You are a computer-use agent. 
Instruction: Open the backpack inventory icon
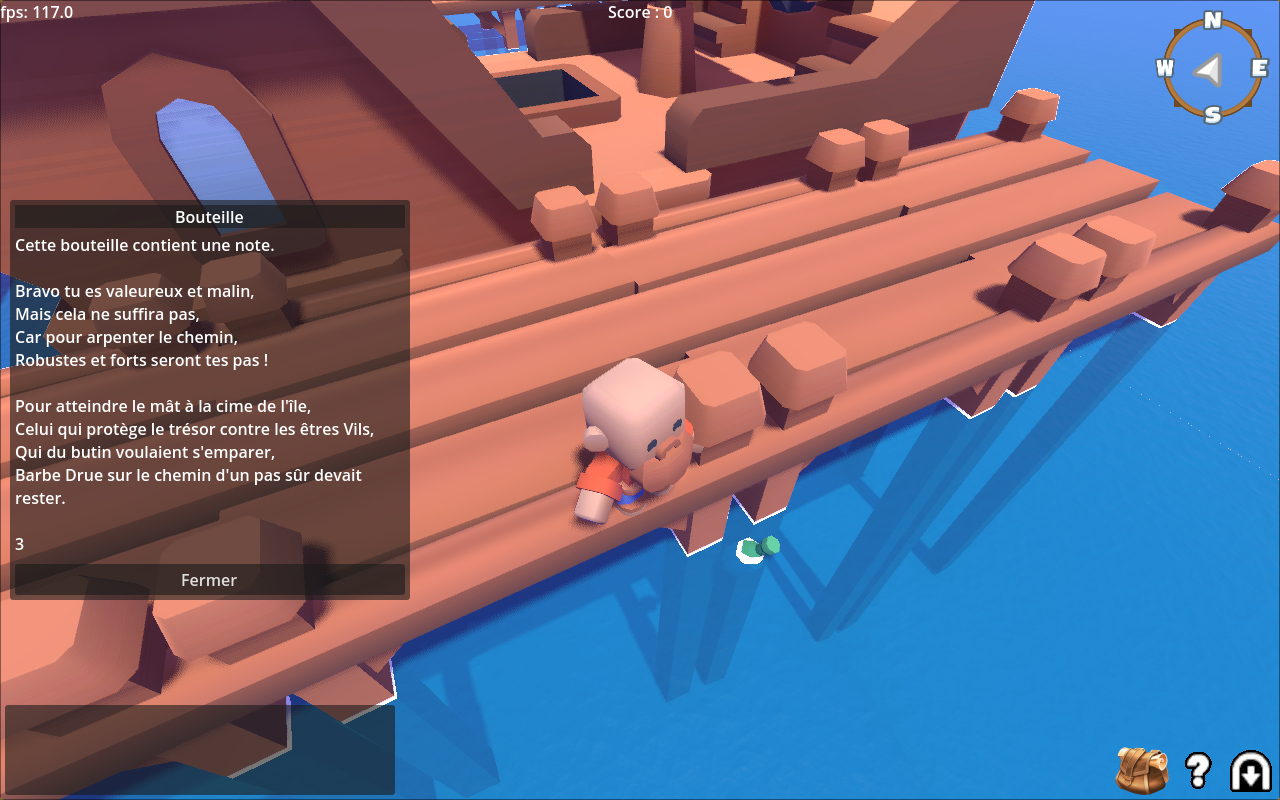[1142, 769]
